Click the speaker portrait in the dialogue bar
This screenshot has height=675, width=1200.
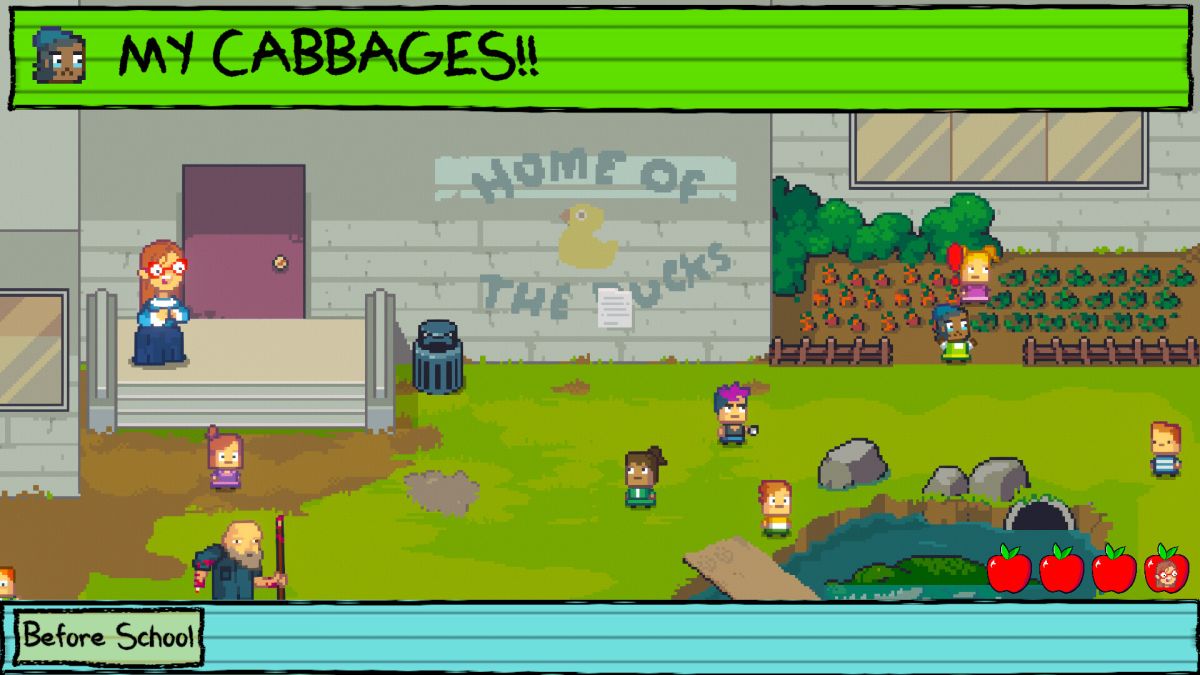[x=59, y=55]
